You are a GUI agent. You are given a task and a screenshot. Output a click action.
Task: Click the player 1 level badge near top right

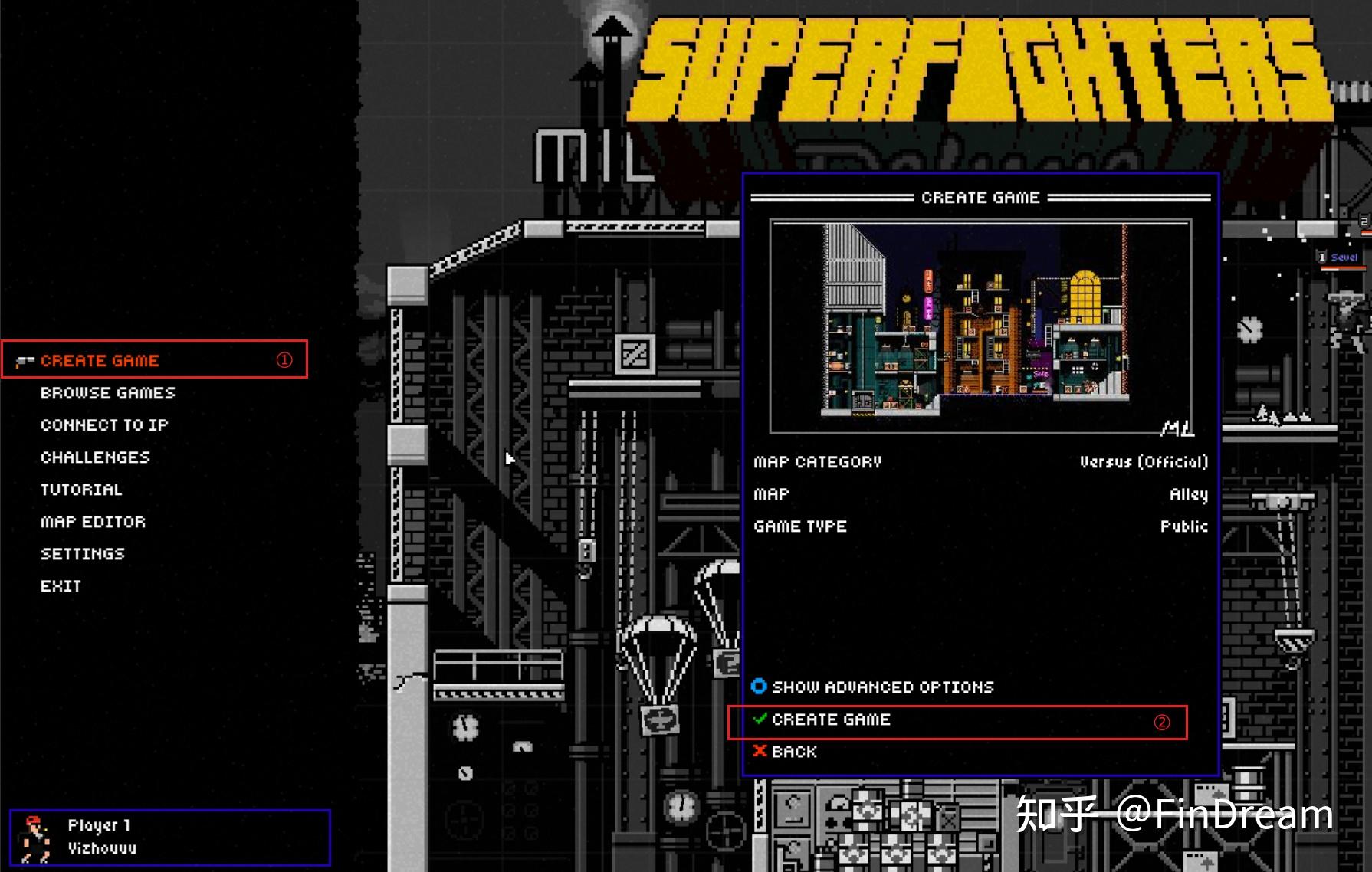click(1321, 256)
